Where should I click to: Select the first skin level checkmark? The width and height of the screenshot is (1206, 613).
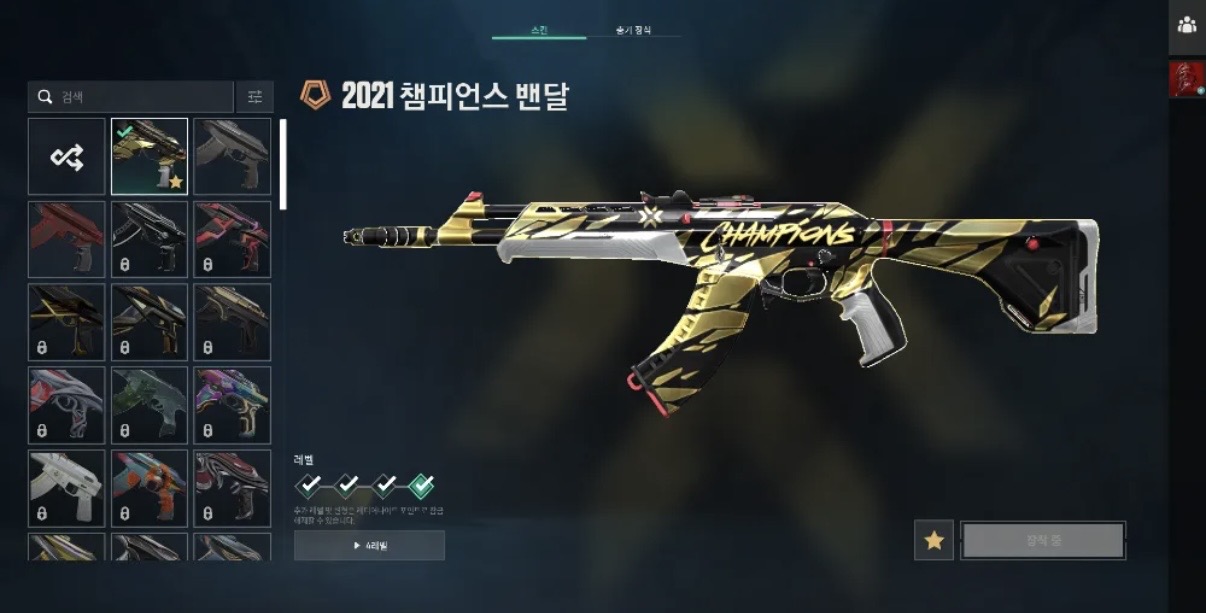point(310,486)
